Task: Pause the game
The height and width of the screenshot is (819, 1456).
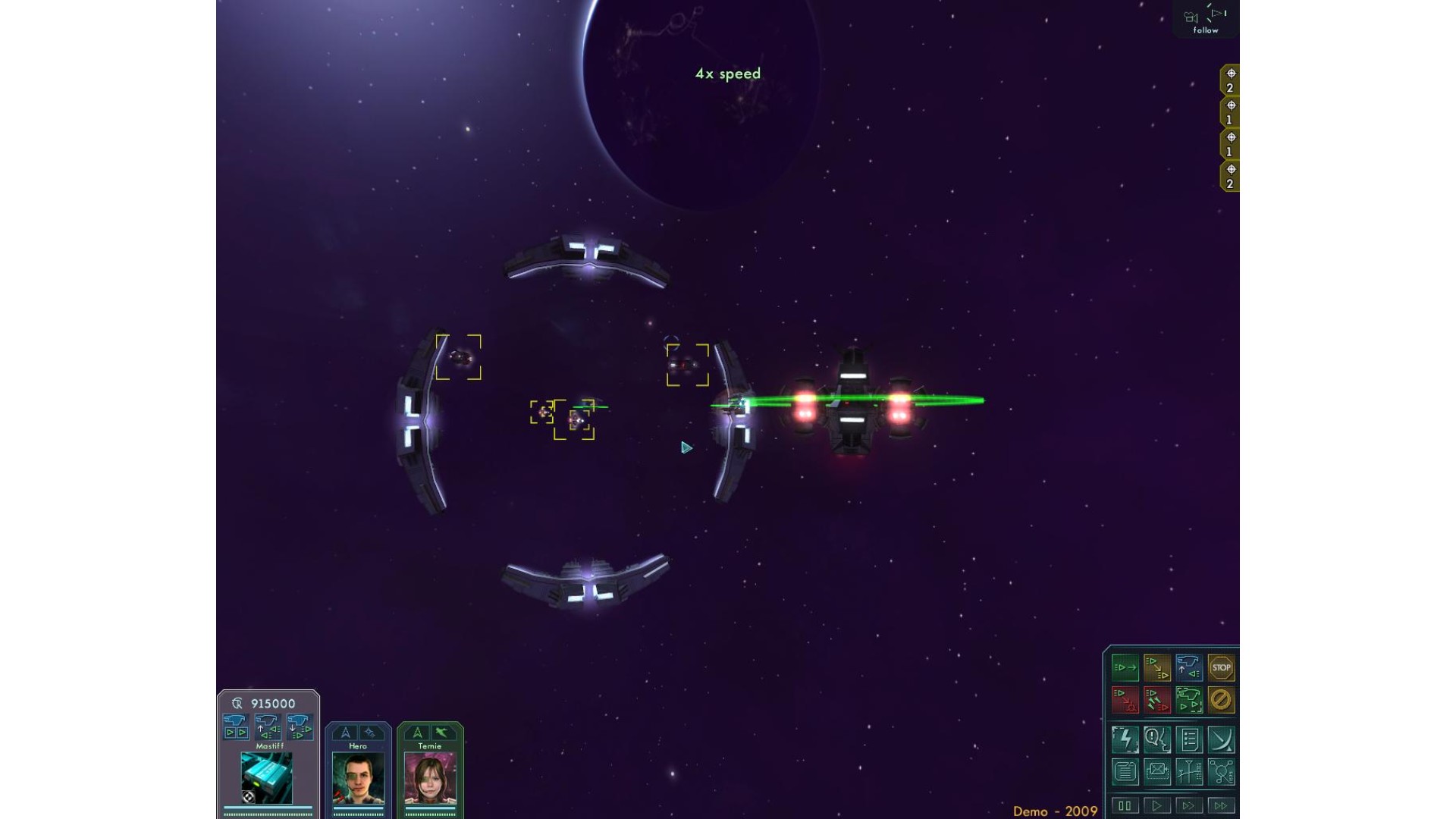Action: coord(1125,805)
